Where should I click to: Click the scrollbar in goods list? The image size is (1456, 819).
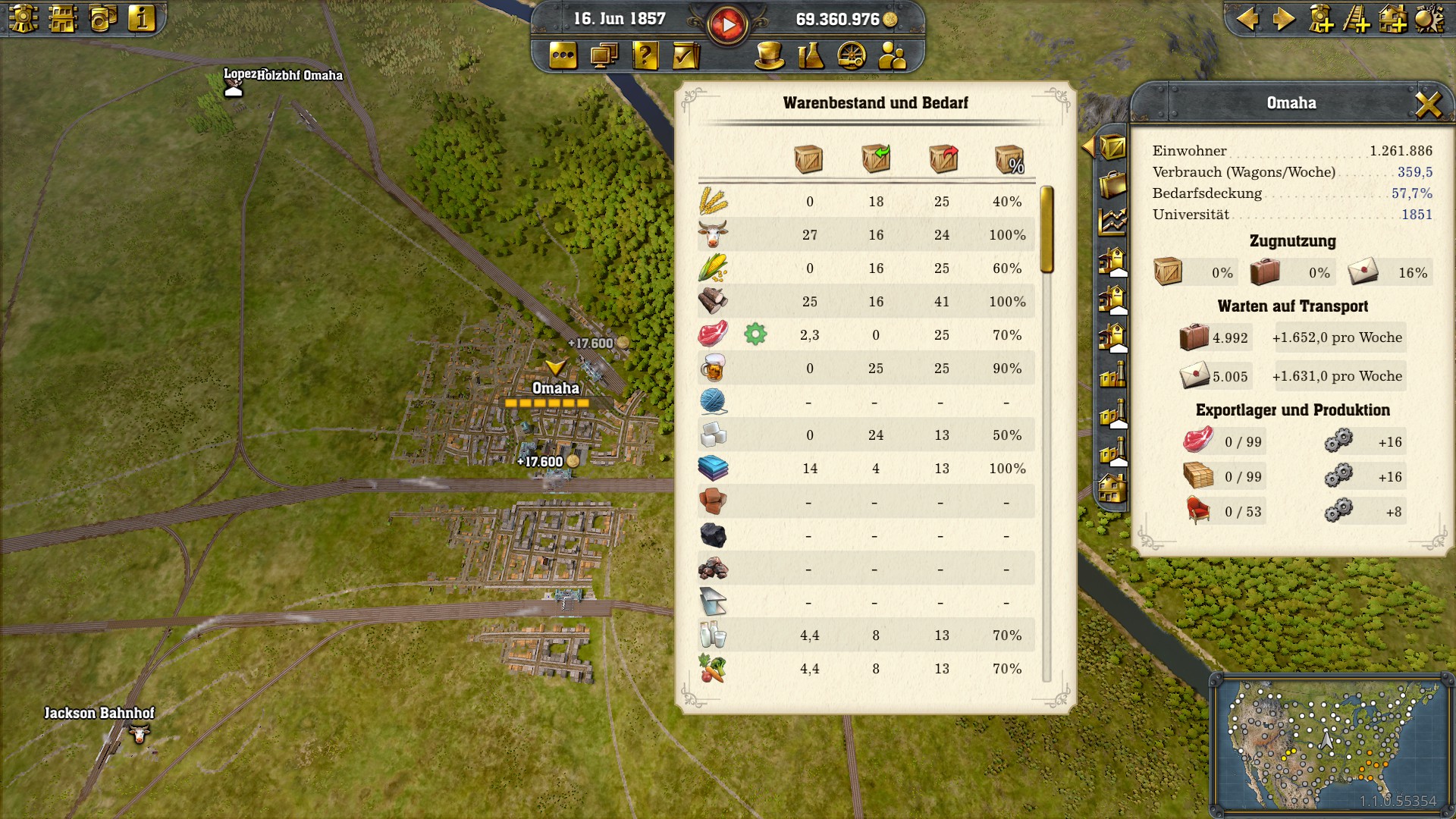tap(1047, 229)
